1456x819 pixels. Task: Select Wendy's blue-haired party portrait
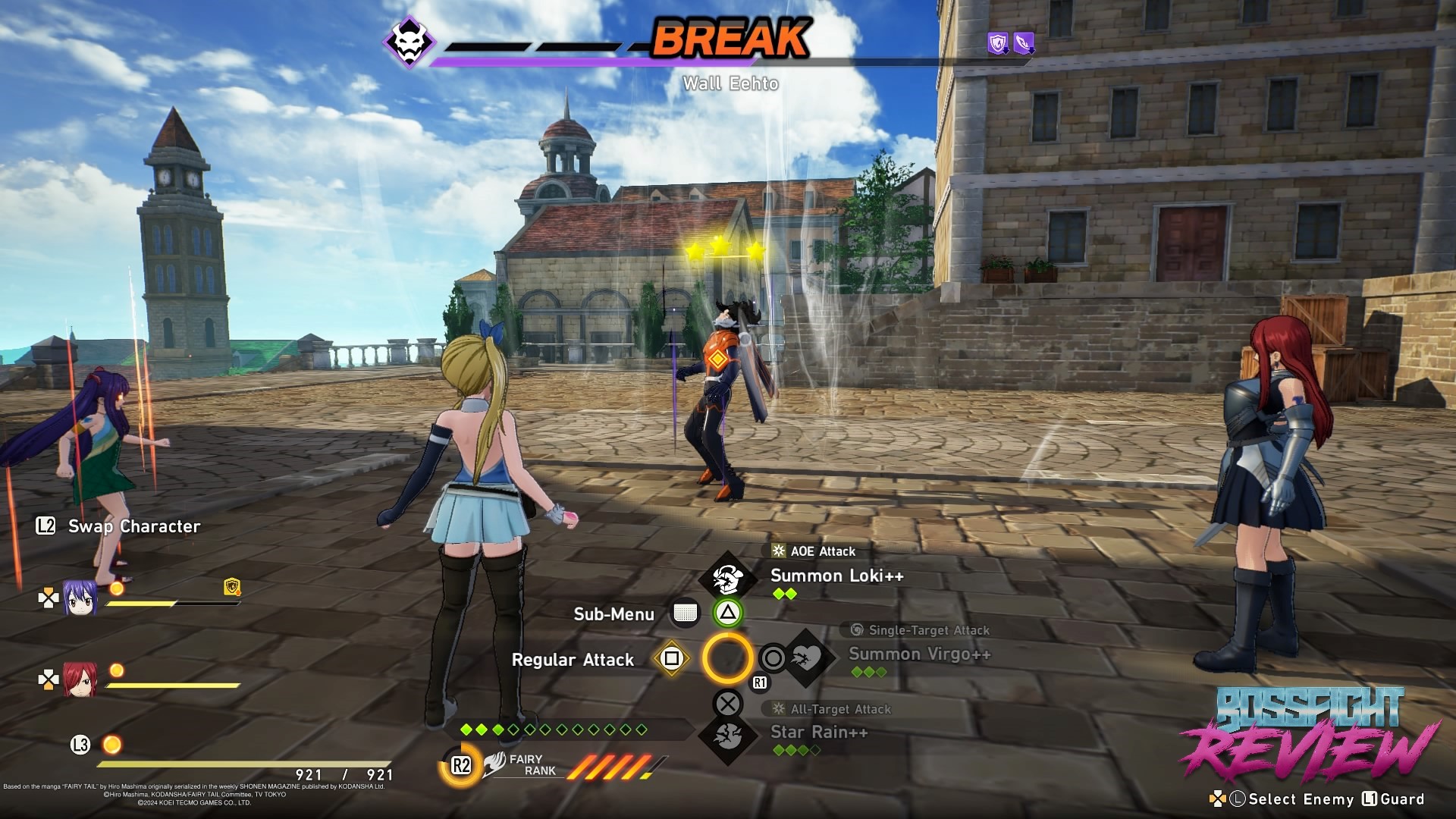(x=80, y=598)
